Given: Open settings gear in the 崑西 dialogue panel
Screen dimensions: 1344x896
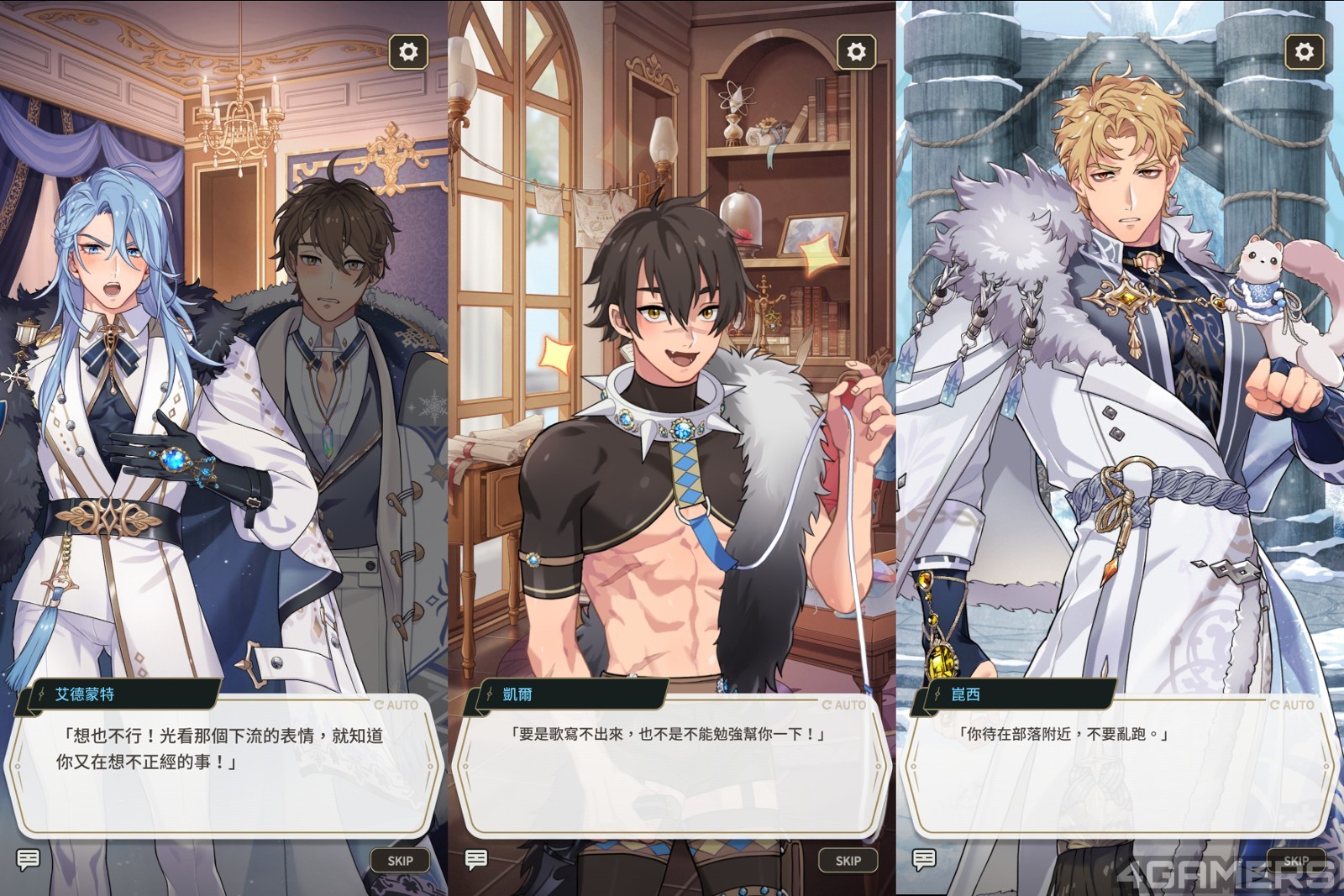Looking at the screenshot, I should [x=1304, y=52].
